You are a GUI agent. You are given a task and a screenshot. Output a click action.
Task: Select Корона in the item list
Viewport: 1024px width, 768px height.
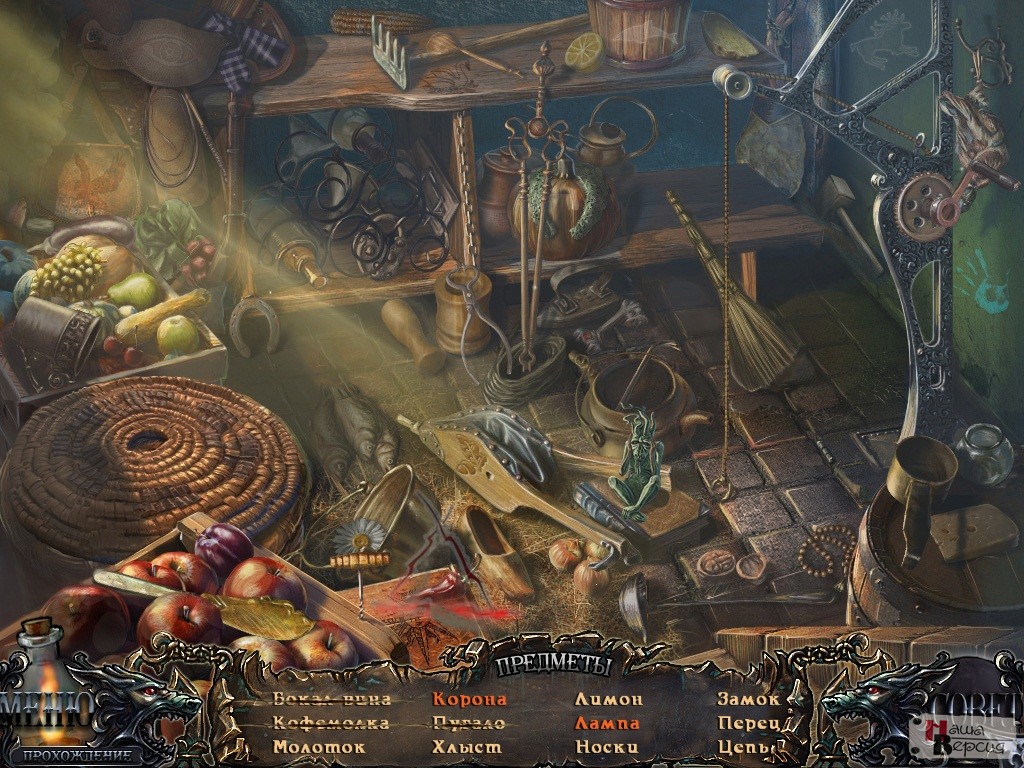coord(469,700)
